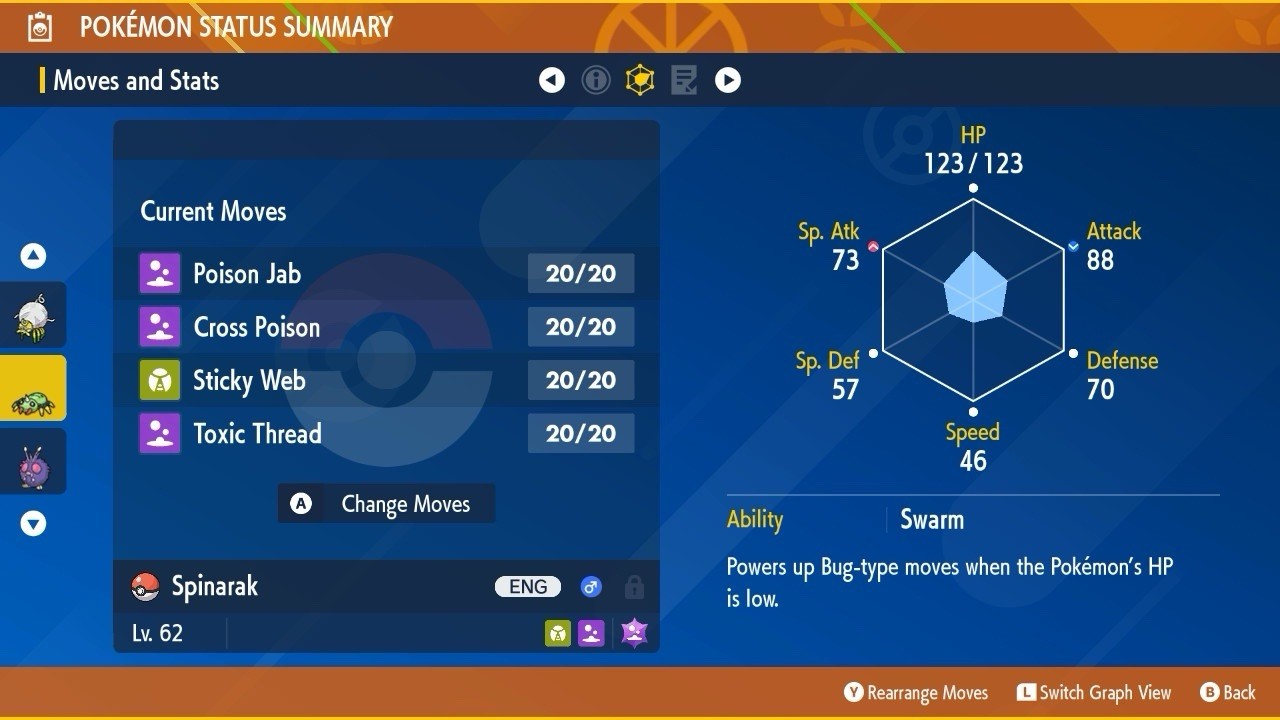
Task: Select the Sticky Web move
Action: tap(385, 380)
